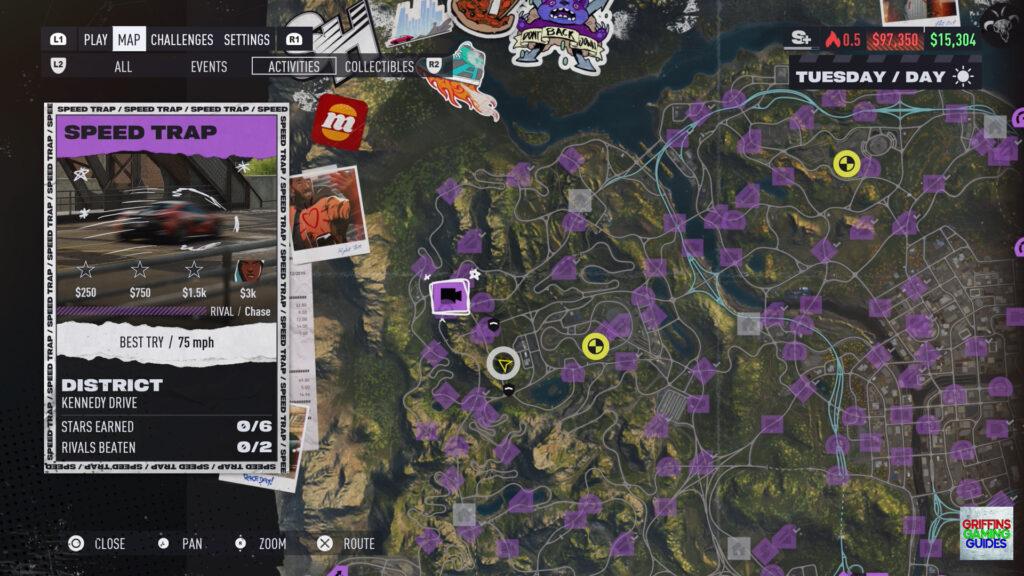Open the Speed Trap info card
This screenshot has width=1024, height=576.
tap(166, 285)
